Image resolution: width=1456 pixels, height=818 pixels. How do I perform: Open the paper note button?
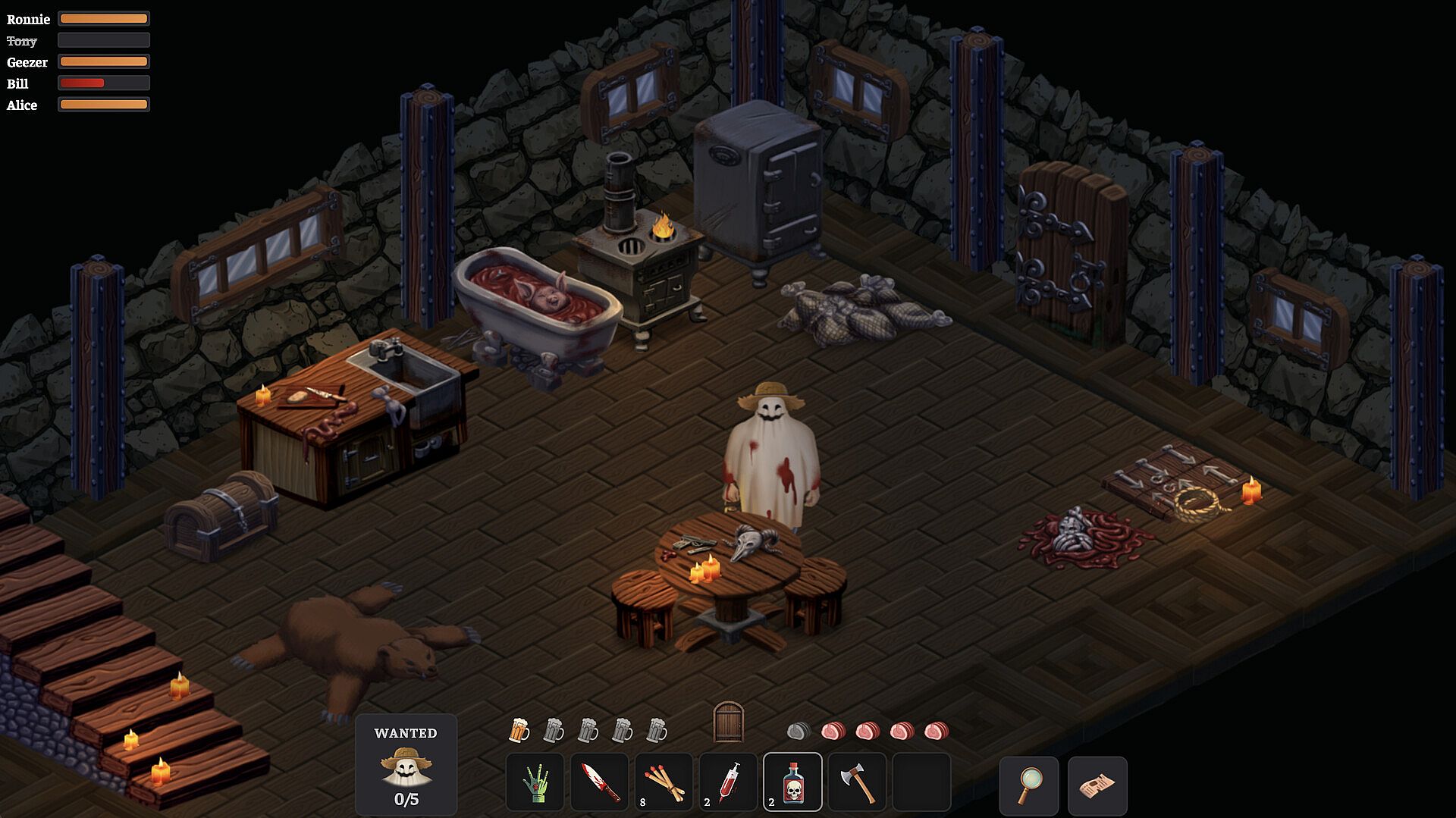click(x=1097, y=785)
